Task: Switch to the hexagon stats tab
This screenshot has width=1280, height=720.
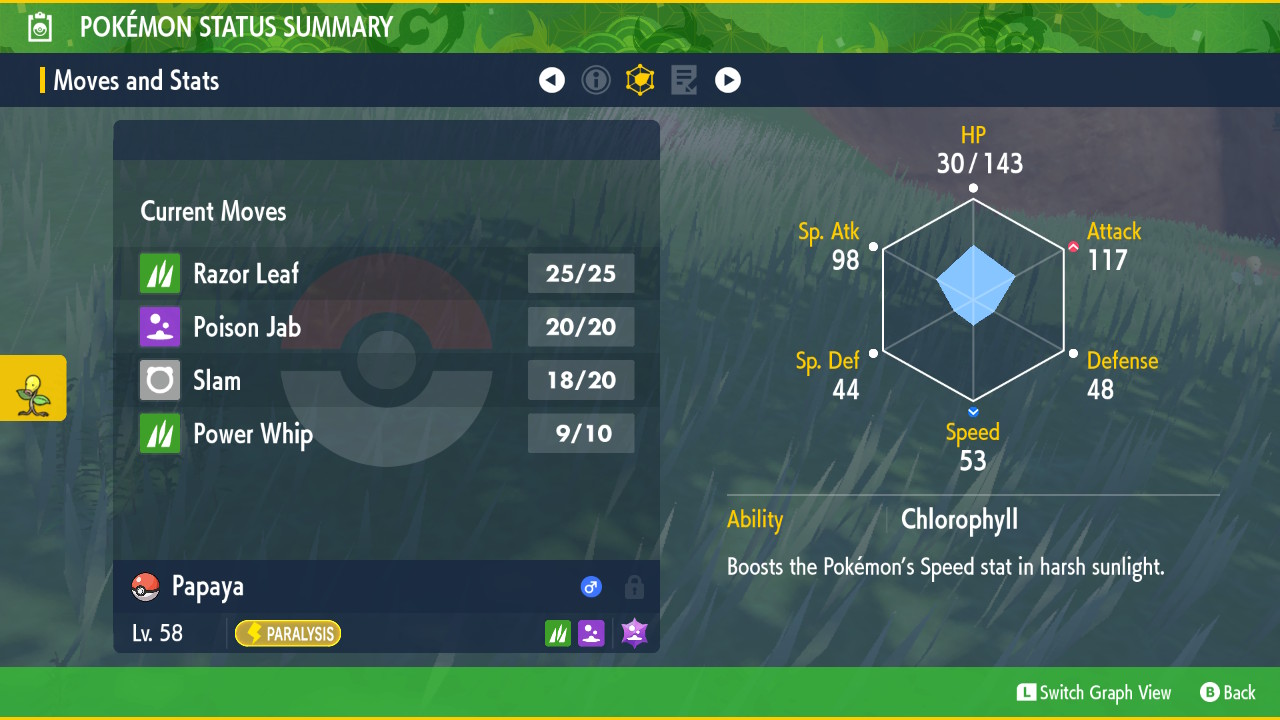Action: coord(640,80)
